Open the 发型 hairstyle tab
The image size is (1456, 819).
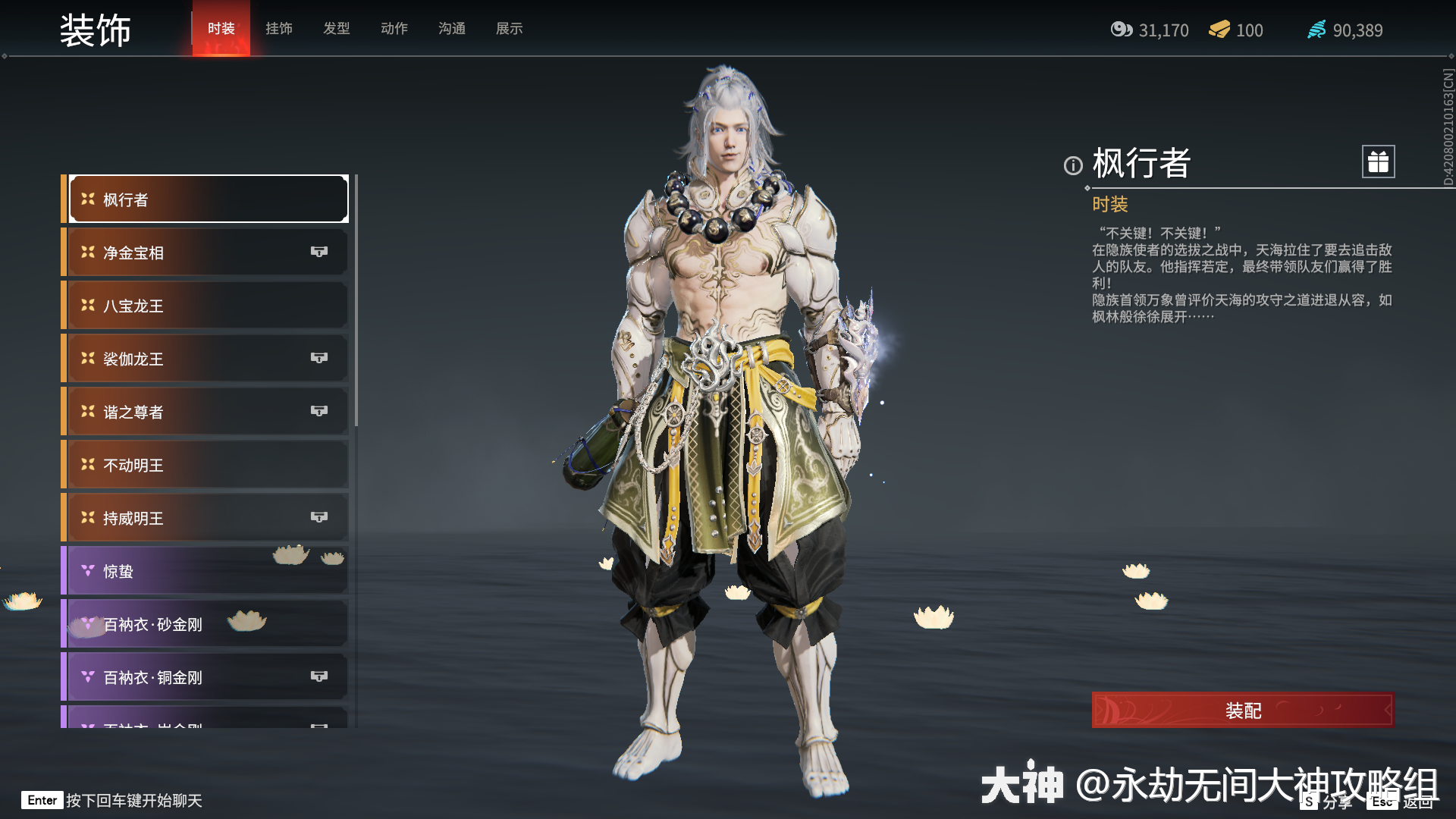(x=337, y=29)
